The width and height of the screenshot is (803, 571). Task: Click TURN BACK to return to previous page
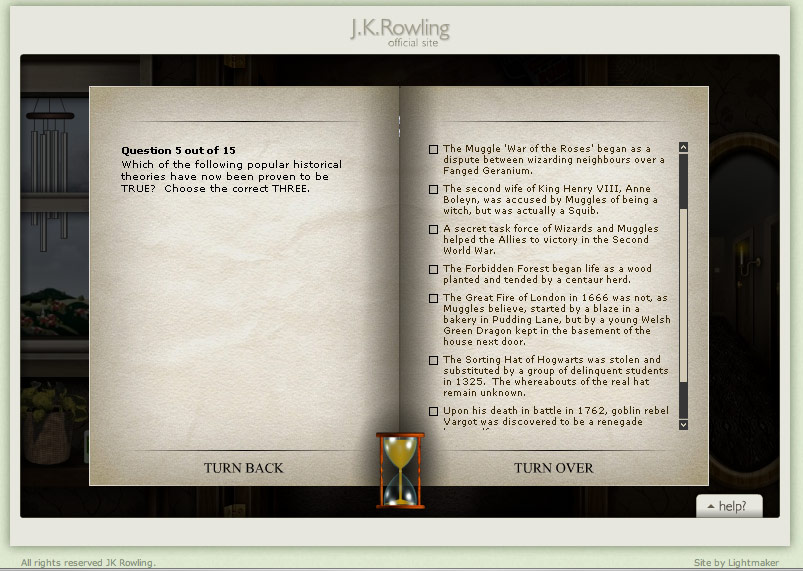(243, 468)
